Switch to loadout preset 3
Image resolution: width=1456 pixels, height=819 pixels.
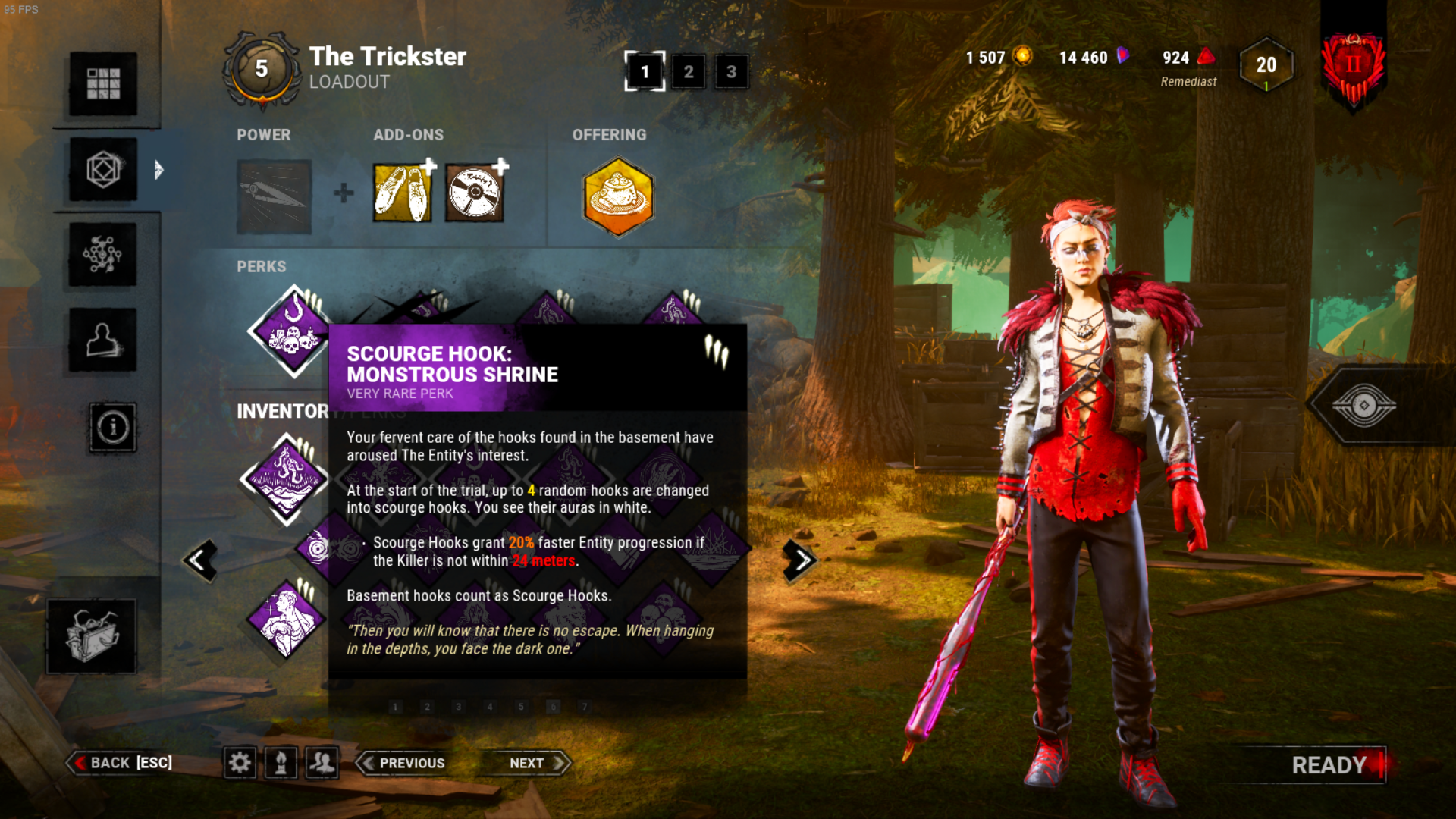[731, 72]
